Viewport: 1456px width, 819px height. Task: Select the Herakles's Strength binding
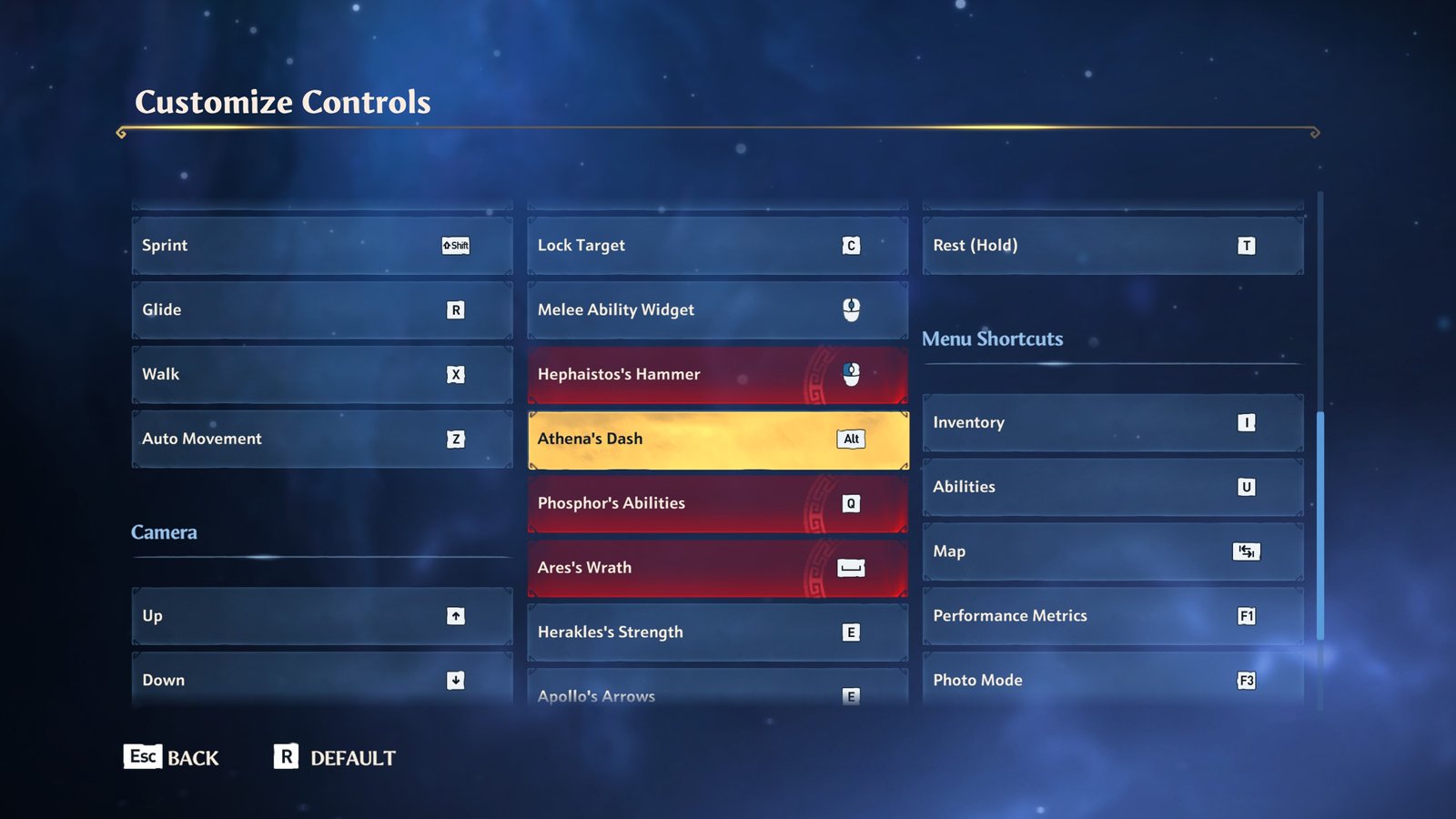[x=717, y=632]
